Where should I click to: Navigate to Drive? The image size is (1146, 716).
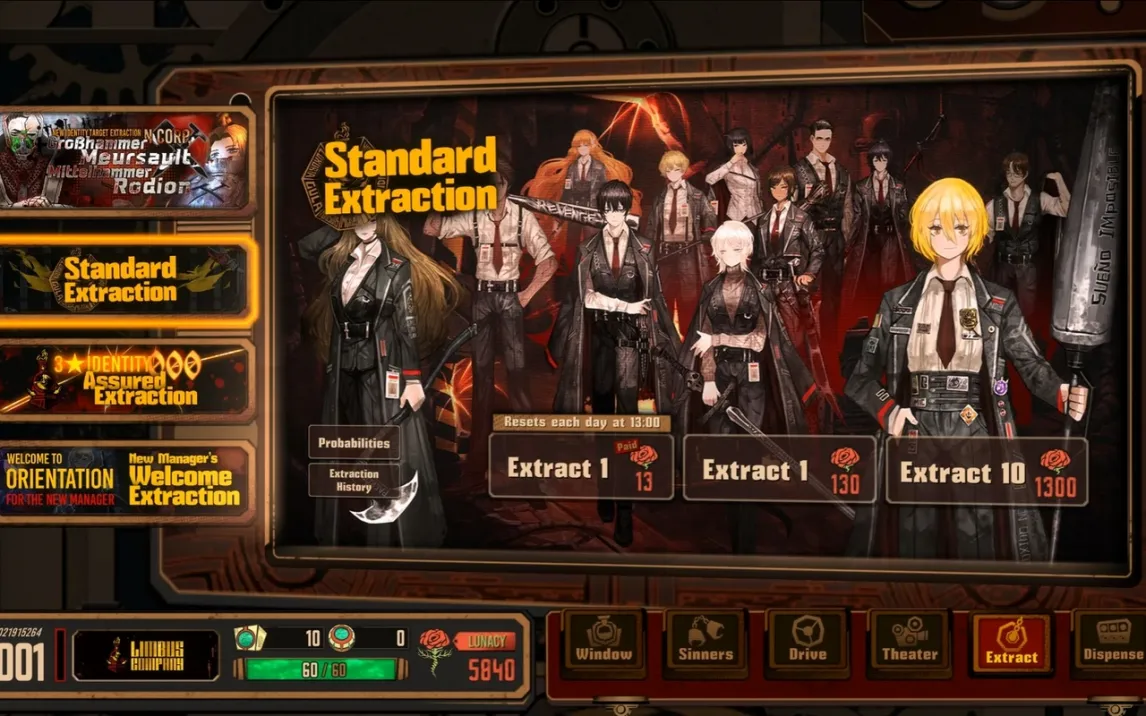[807, 641]
